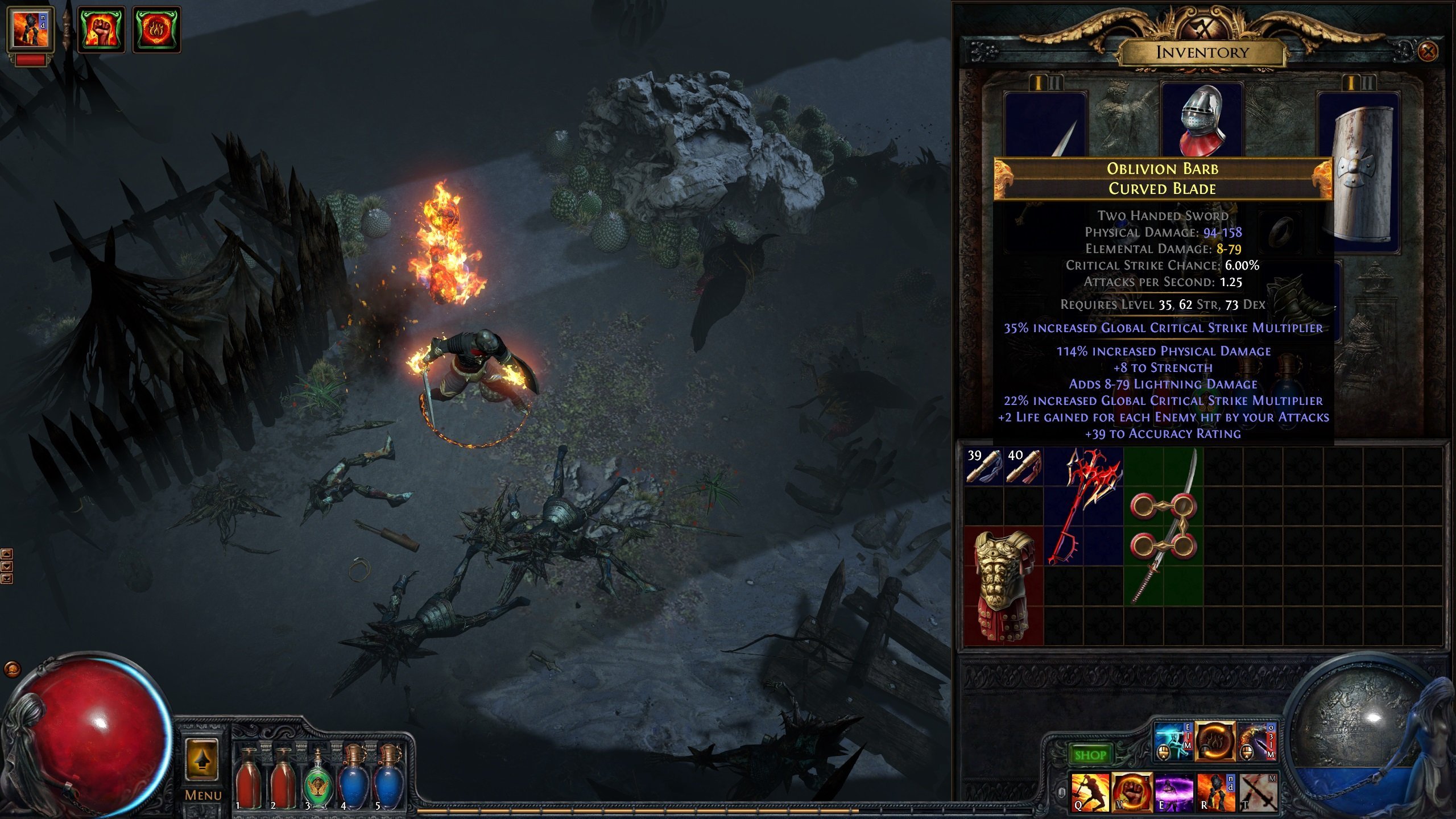Open the green Shop button
1456x819 pixels.
(1090, 755)
